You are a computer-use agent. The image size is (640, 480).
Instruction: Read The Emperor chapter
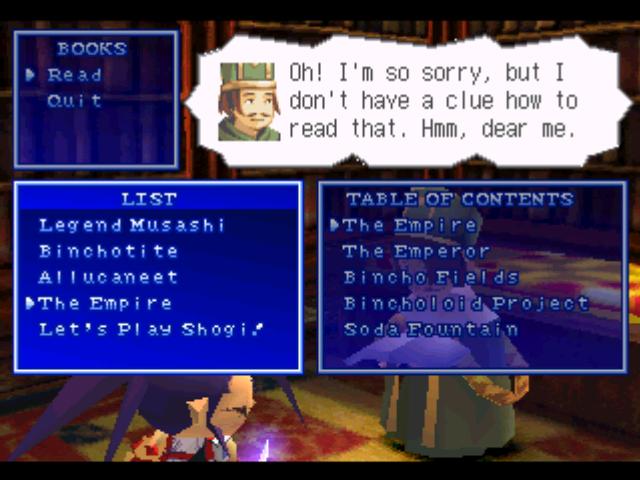click(x=416, y=251)
